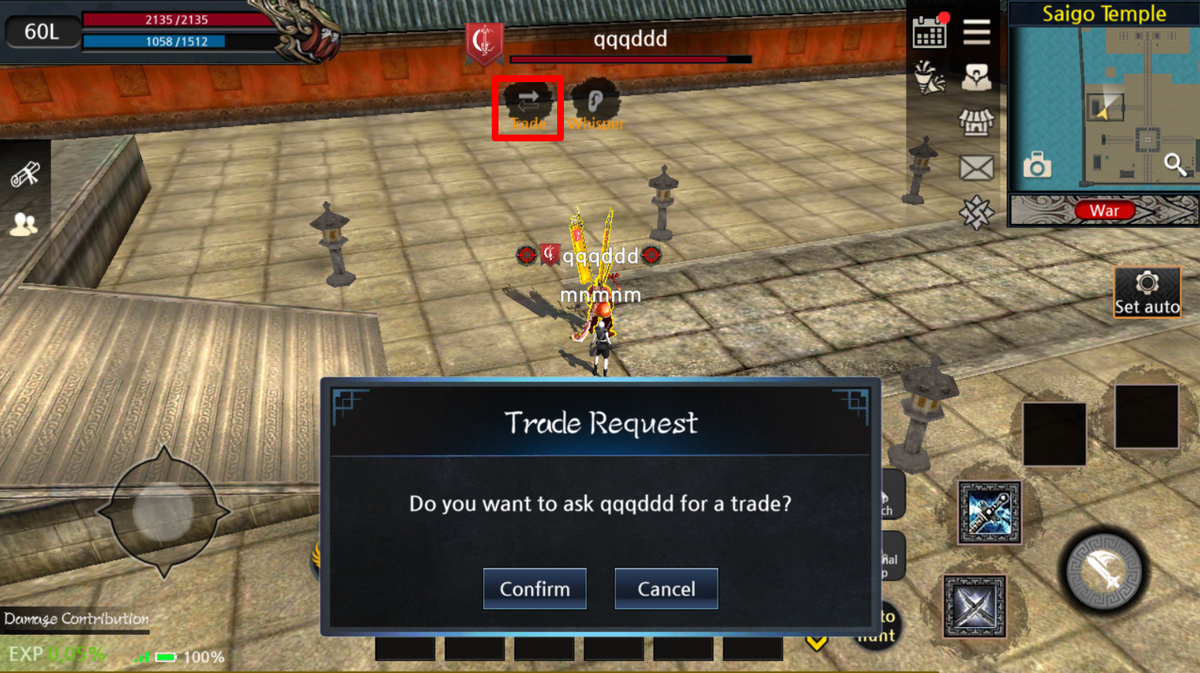
Task: Select the shuriken star icon
Action: tap(976, 212)
